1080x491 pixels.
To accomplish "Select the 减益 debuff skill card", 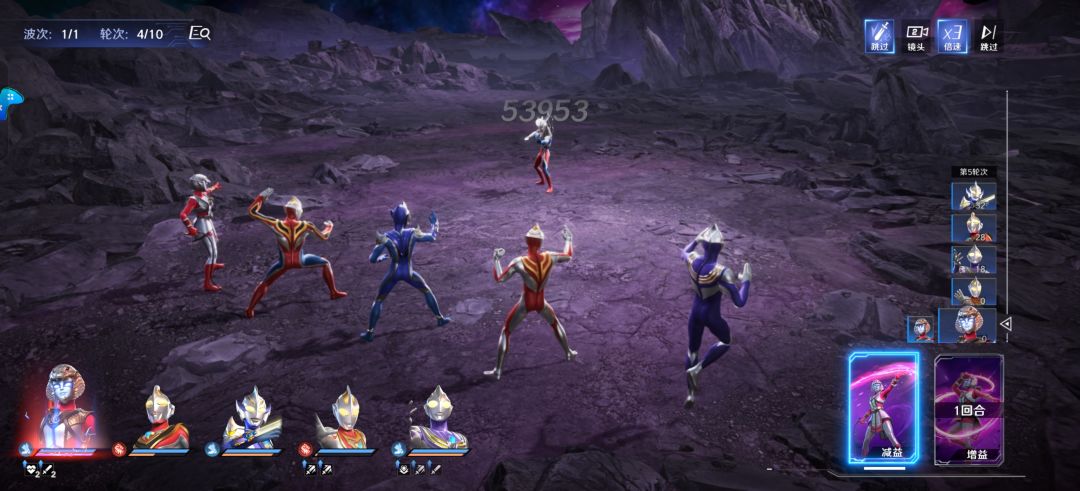I will tap(884, 408).
